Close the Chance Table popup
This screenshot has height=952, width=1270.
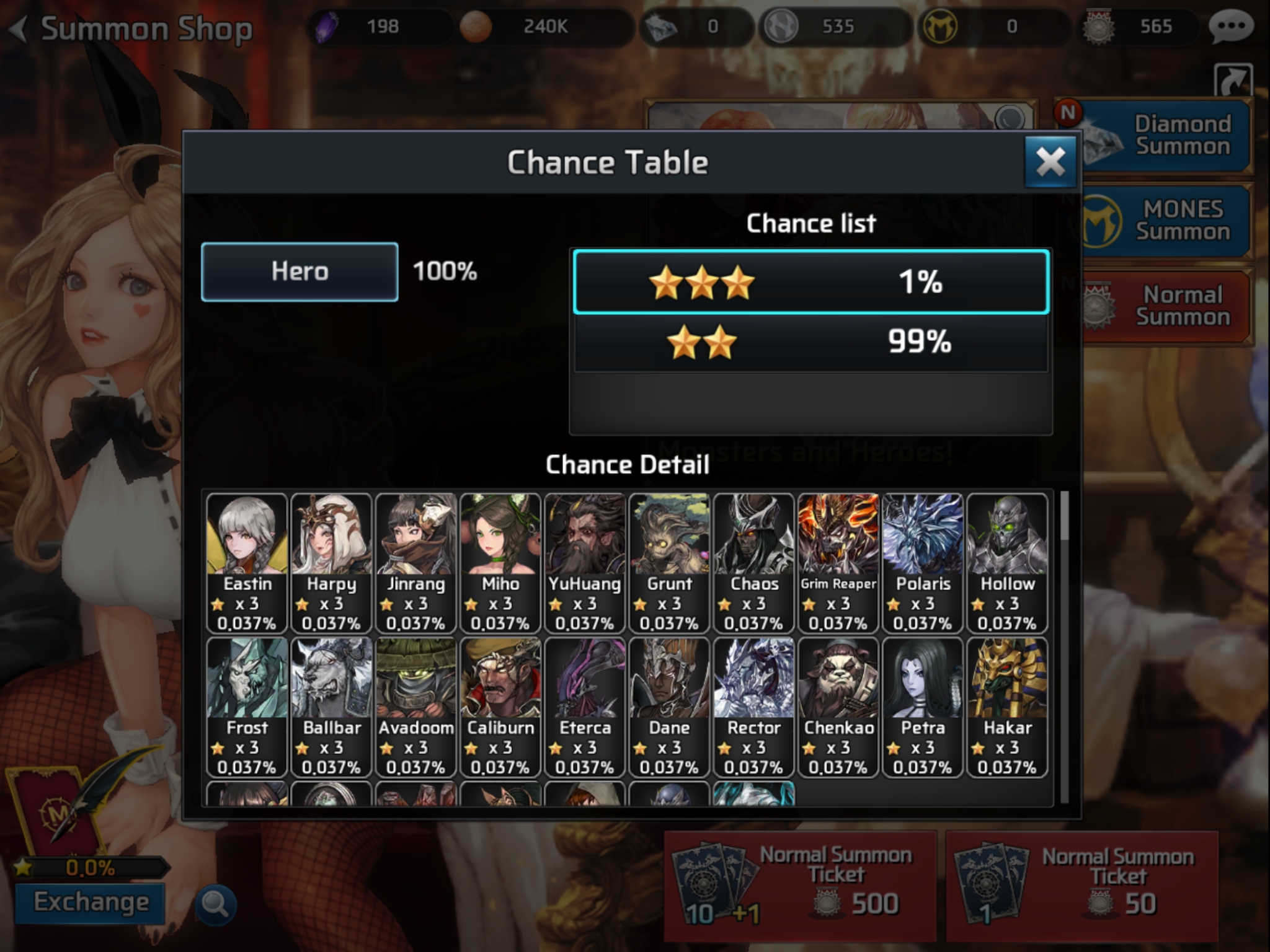coord(1050,162)
